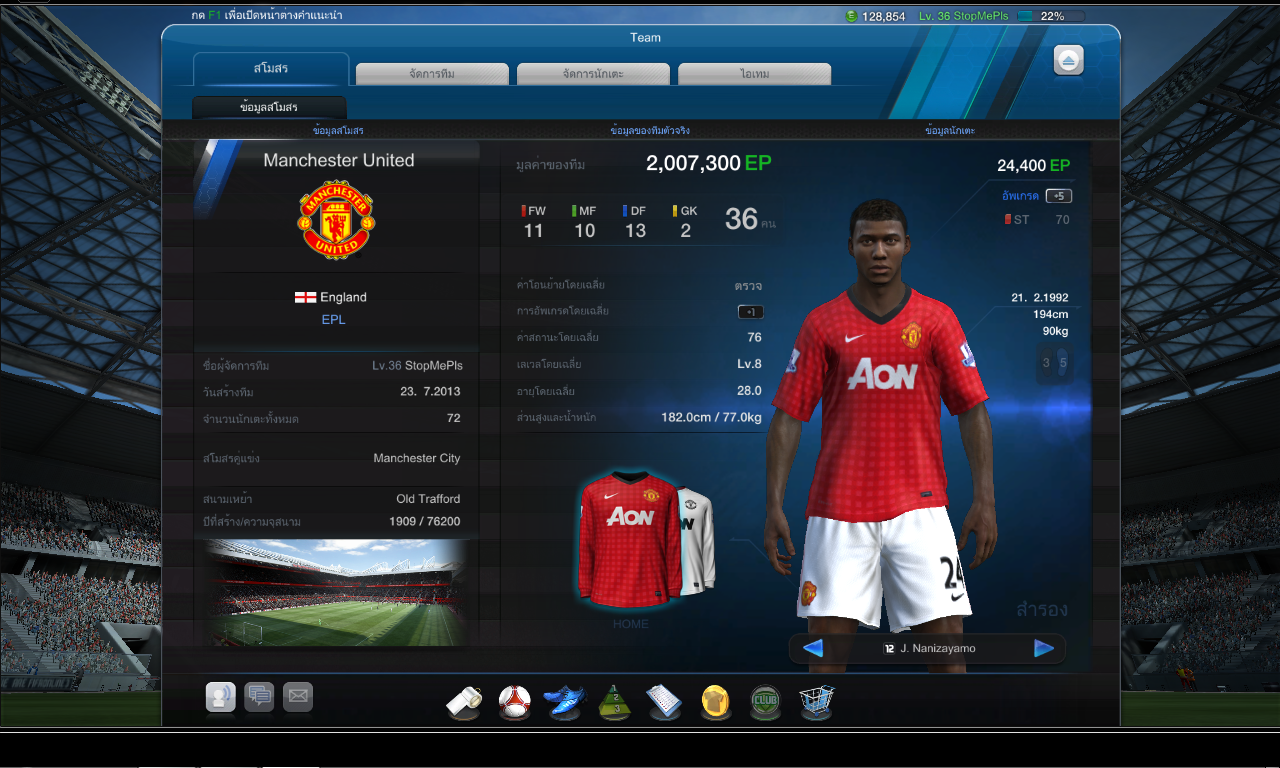Open the green CLUB badge icon
Image resolution: width=1280 pixels, height=768 pixels.
[766, 701]
